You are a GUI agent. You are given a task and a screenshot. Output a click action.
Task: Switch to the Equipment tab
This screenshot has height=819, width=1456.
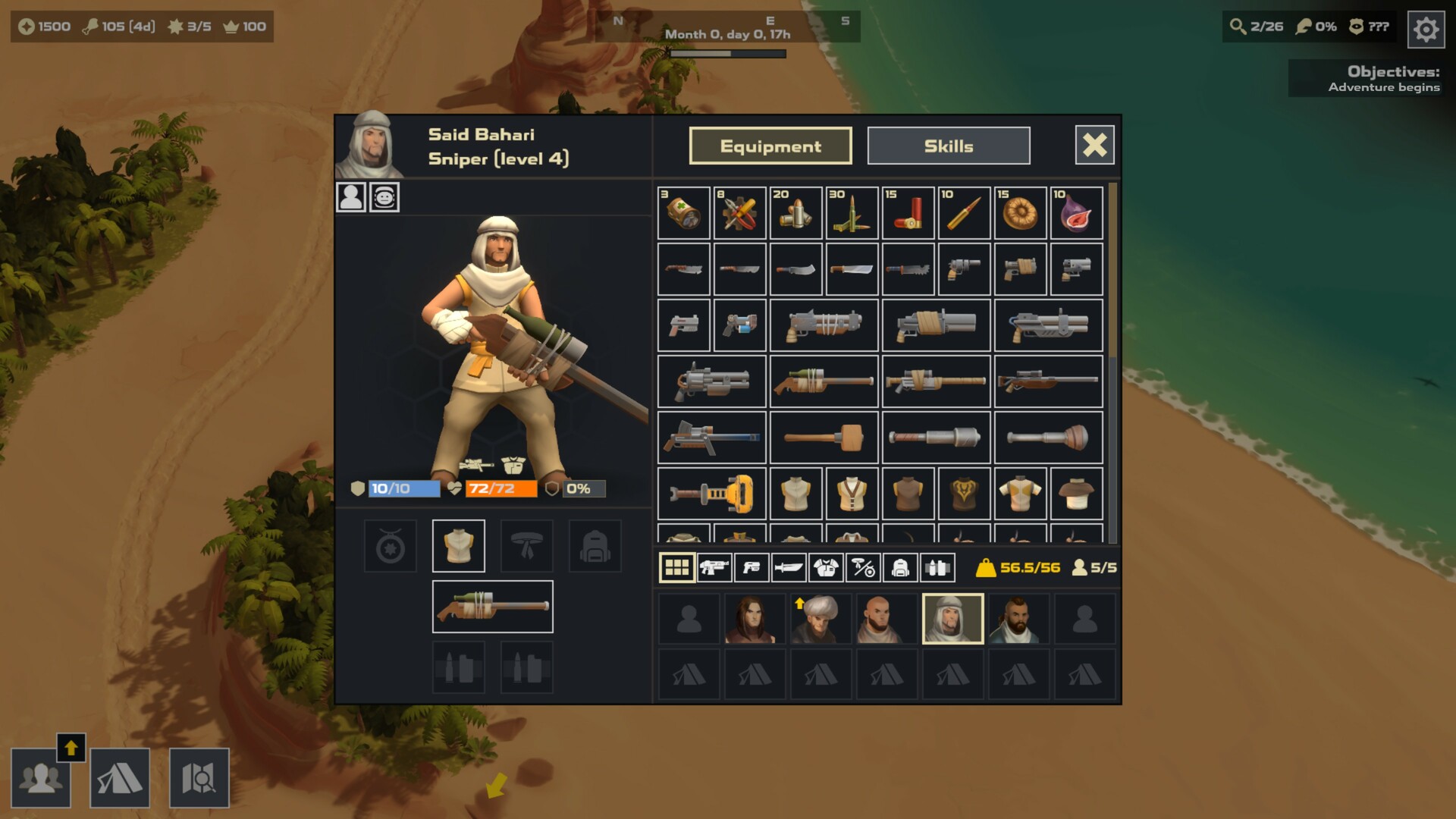coord(770,146)
